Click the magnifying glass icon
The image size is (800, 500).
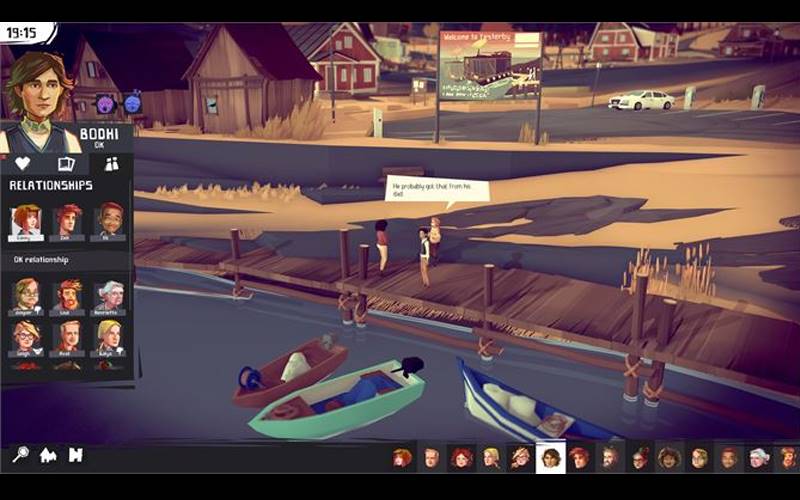coord(20,455)
